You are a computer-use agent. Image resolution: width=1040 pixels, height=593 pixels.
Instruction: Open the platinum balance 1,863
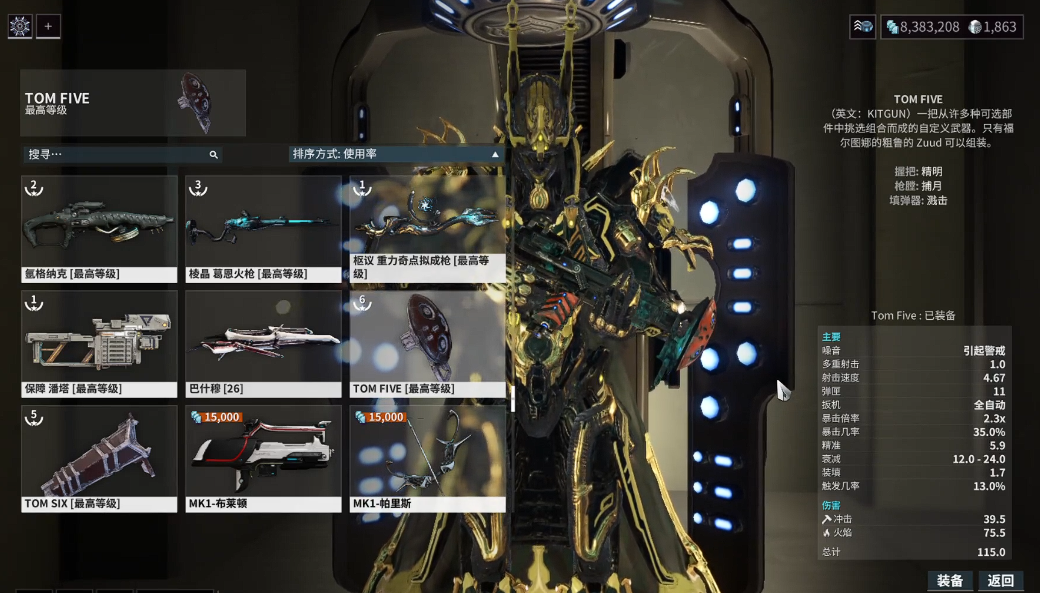point(993,27)
